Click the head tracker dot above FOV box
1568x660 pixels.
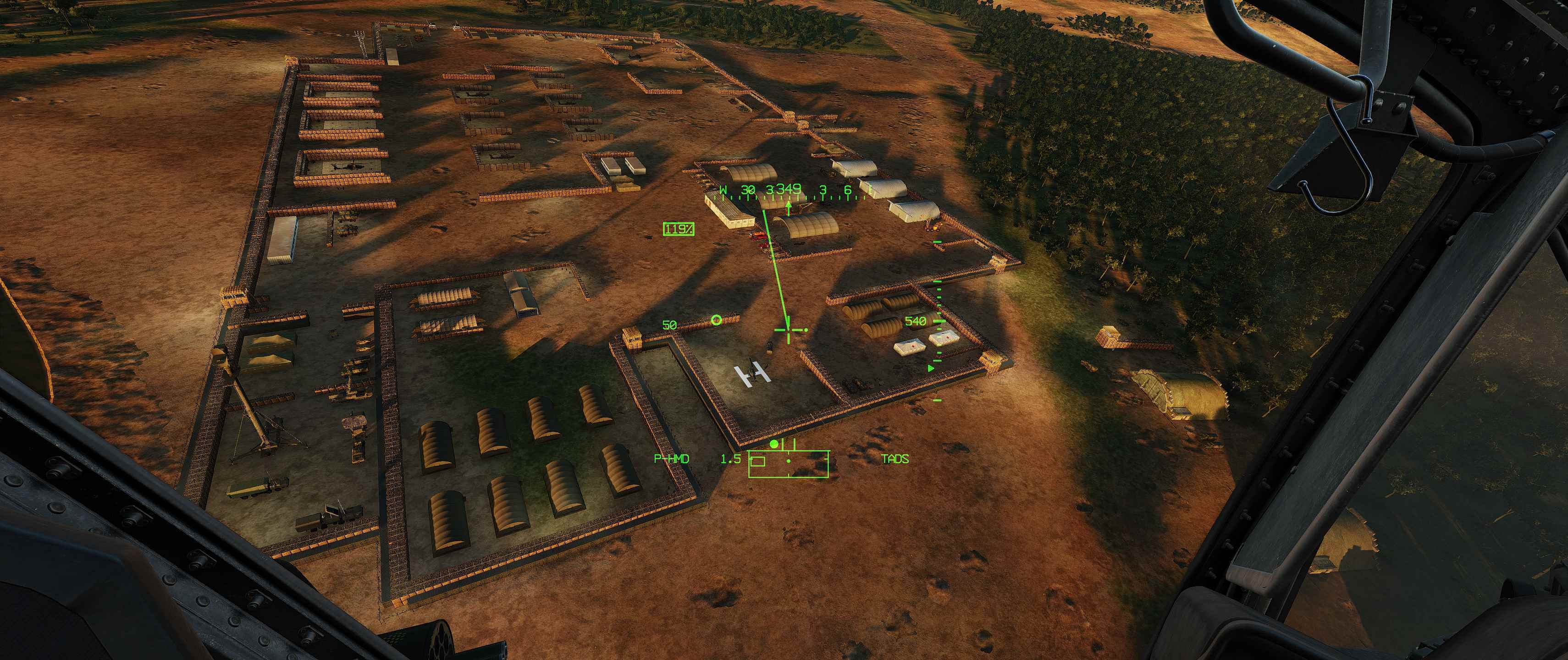[x=774, y=444]
